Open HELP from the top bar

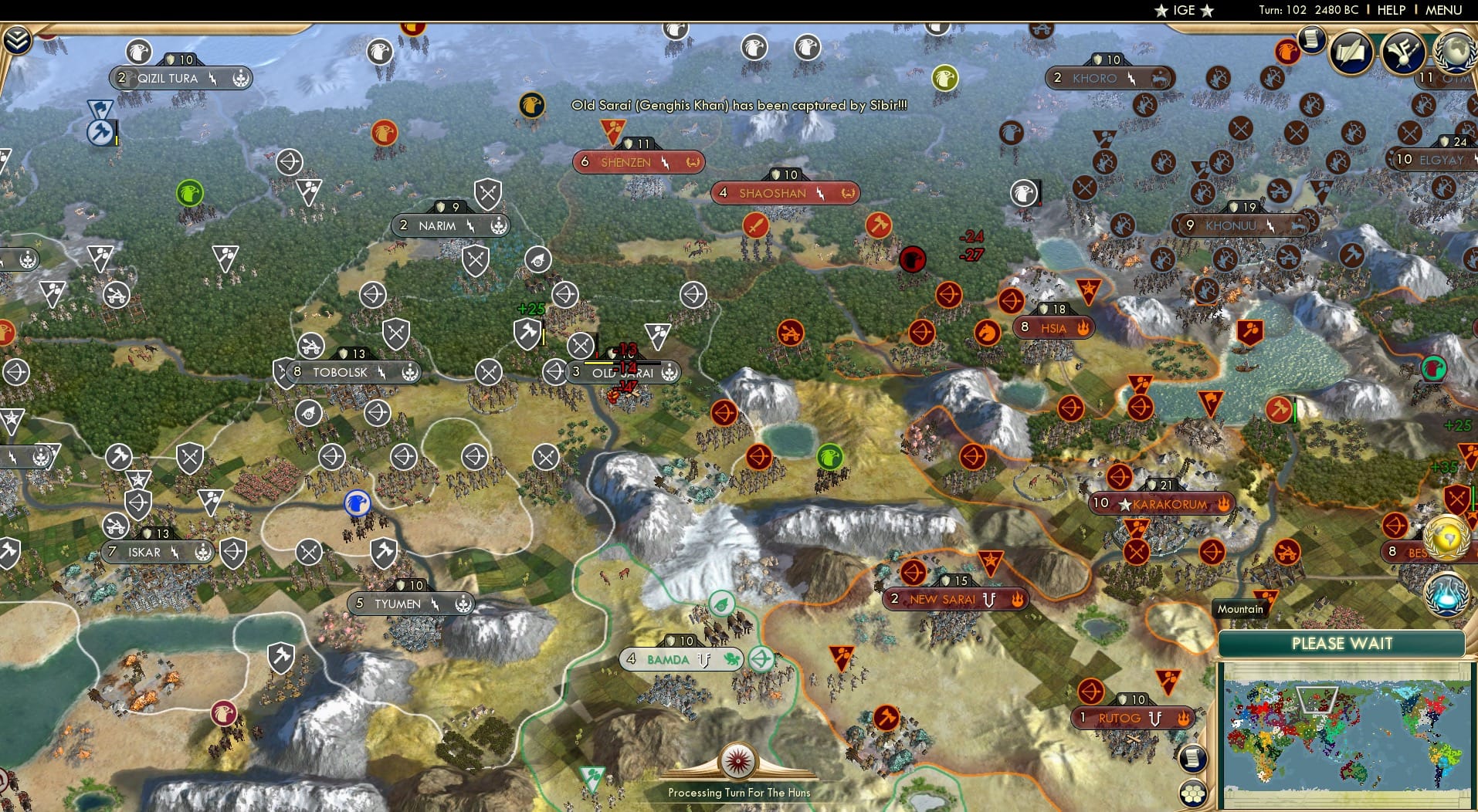pyautogui.click(x=1390, y=10)
